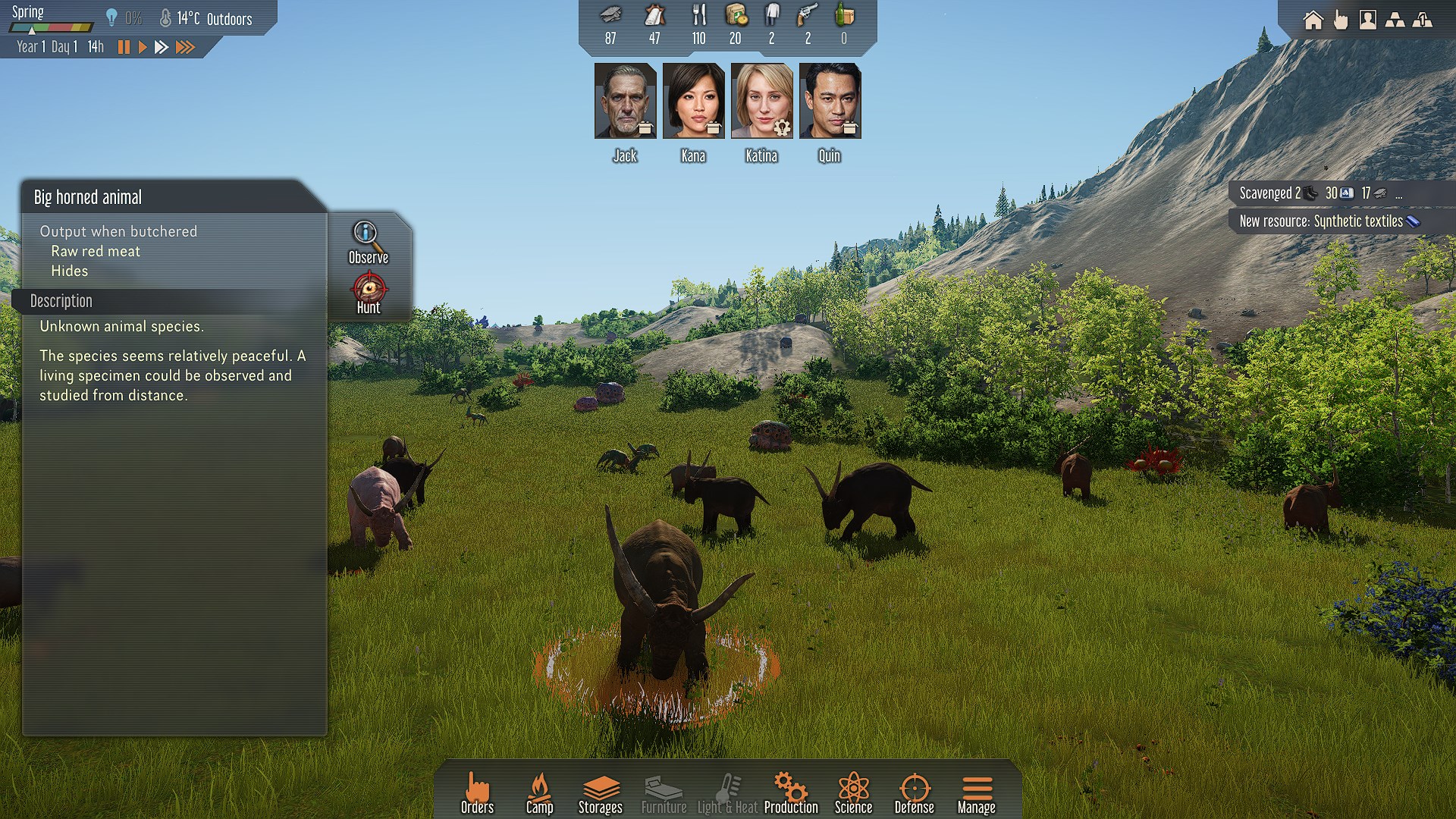The image size is (1456, 819).
Task: Click the house icon in the top bar
Action: point(1313,20)
